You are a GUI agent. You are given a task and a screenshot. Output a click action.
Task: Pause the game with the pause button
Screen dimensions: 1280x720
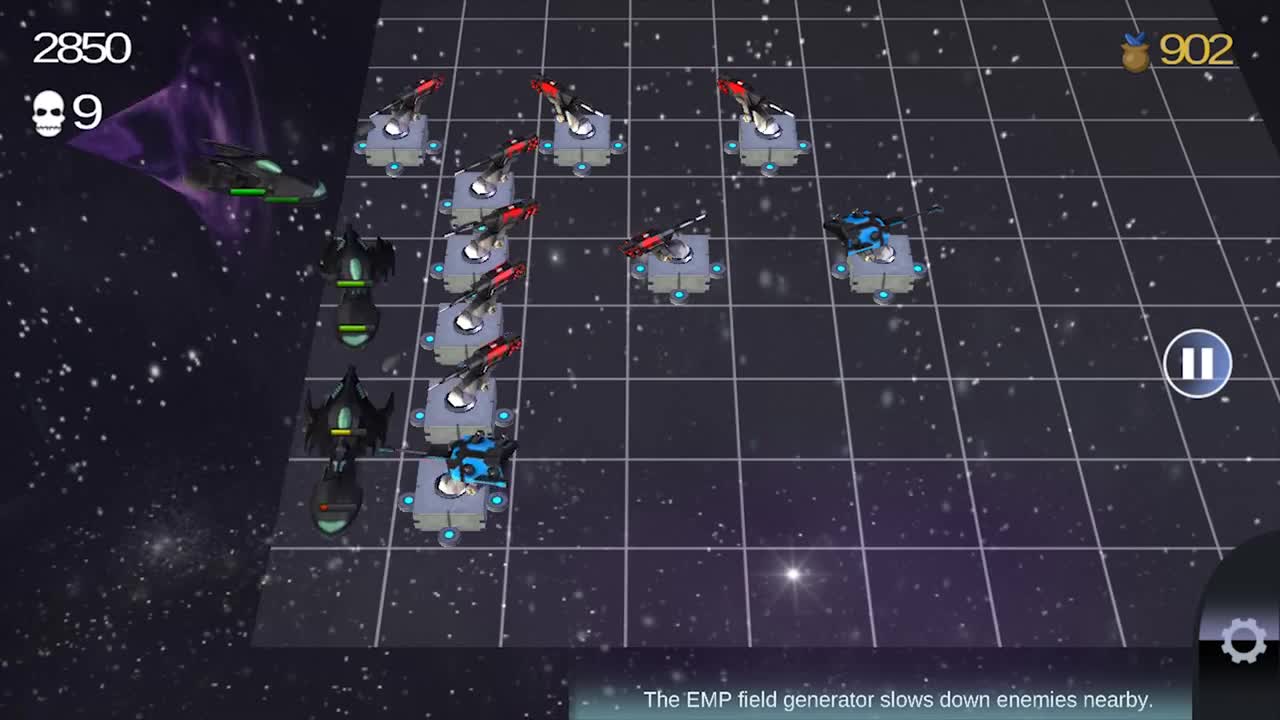point(1197,363)
